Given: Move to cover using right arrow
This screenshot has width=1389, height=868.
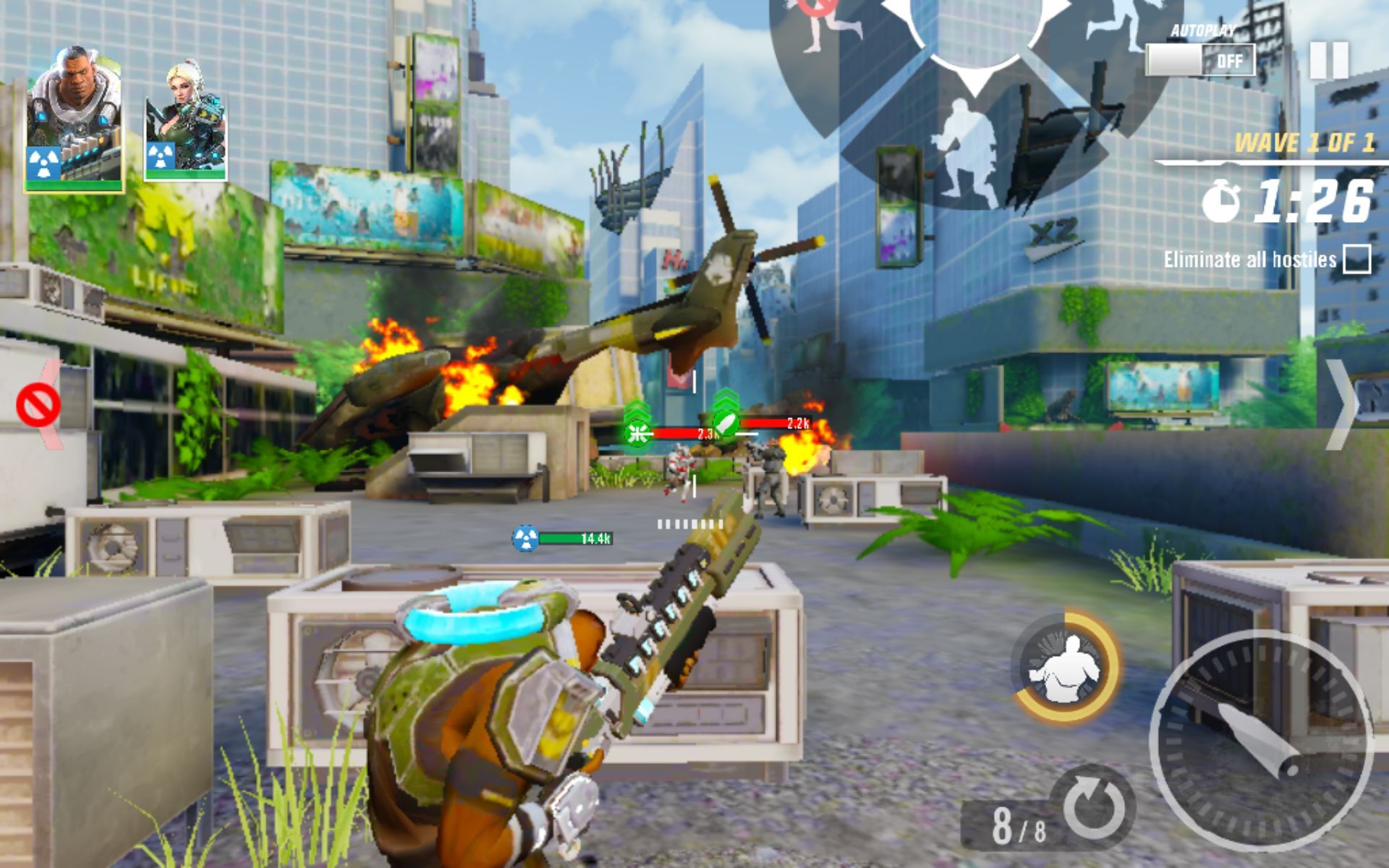Looking at the screenshot, I should (1341, 405).
